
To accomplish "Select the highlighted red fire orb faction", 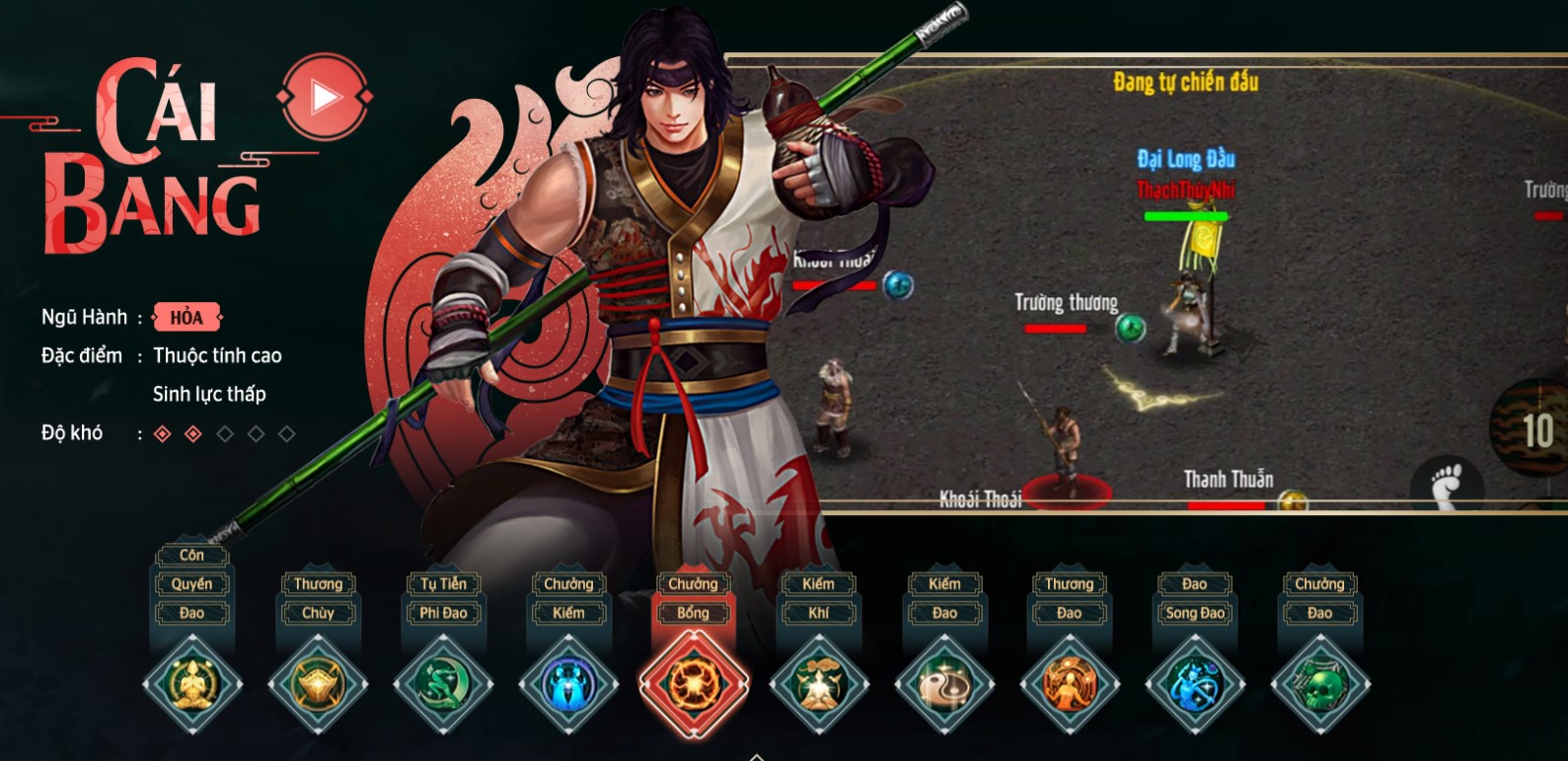I will (x=694, y=683).
